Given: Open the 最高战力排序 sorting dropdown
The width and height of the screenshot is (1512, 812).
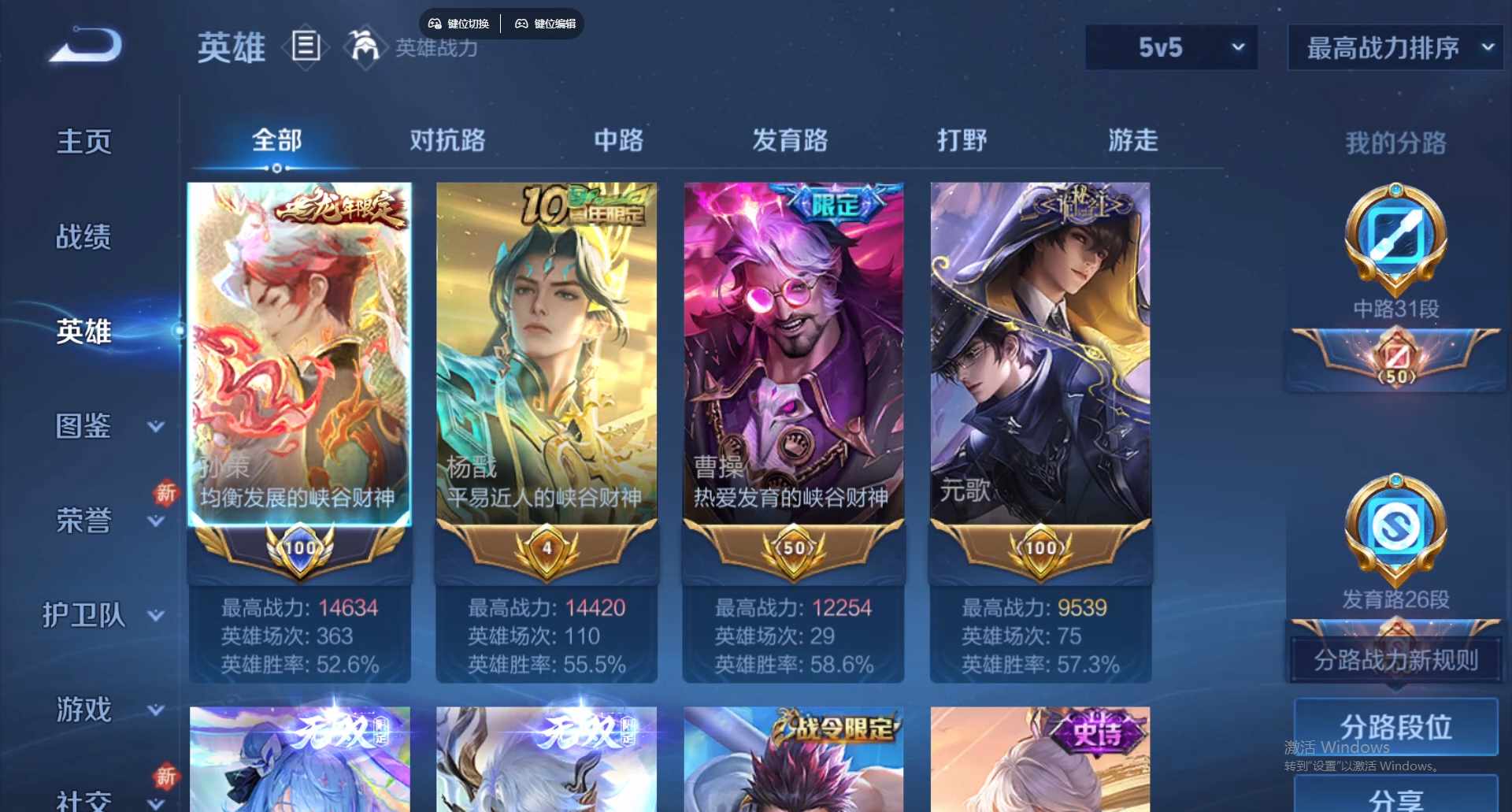Looking at the screenshot, I should tap(1394, 47).
